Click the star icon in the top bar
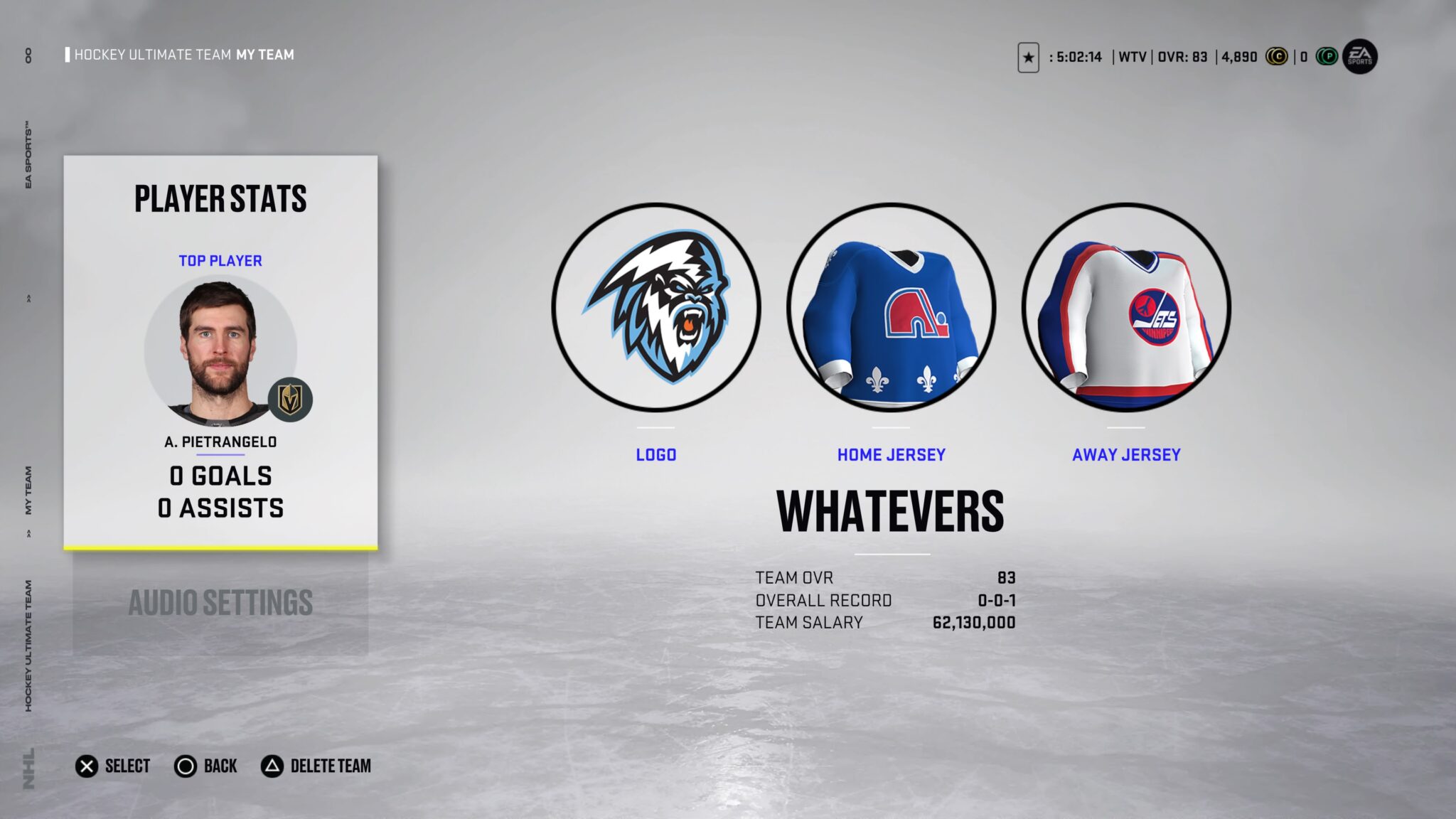This screenshot has width=1456, height=819. (1028, 58)
